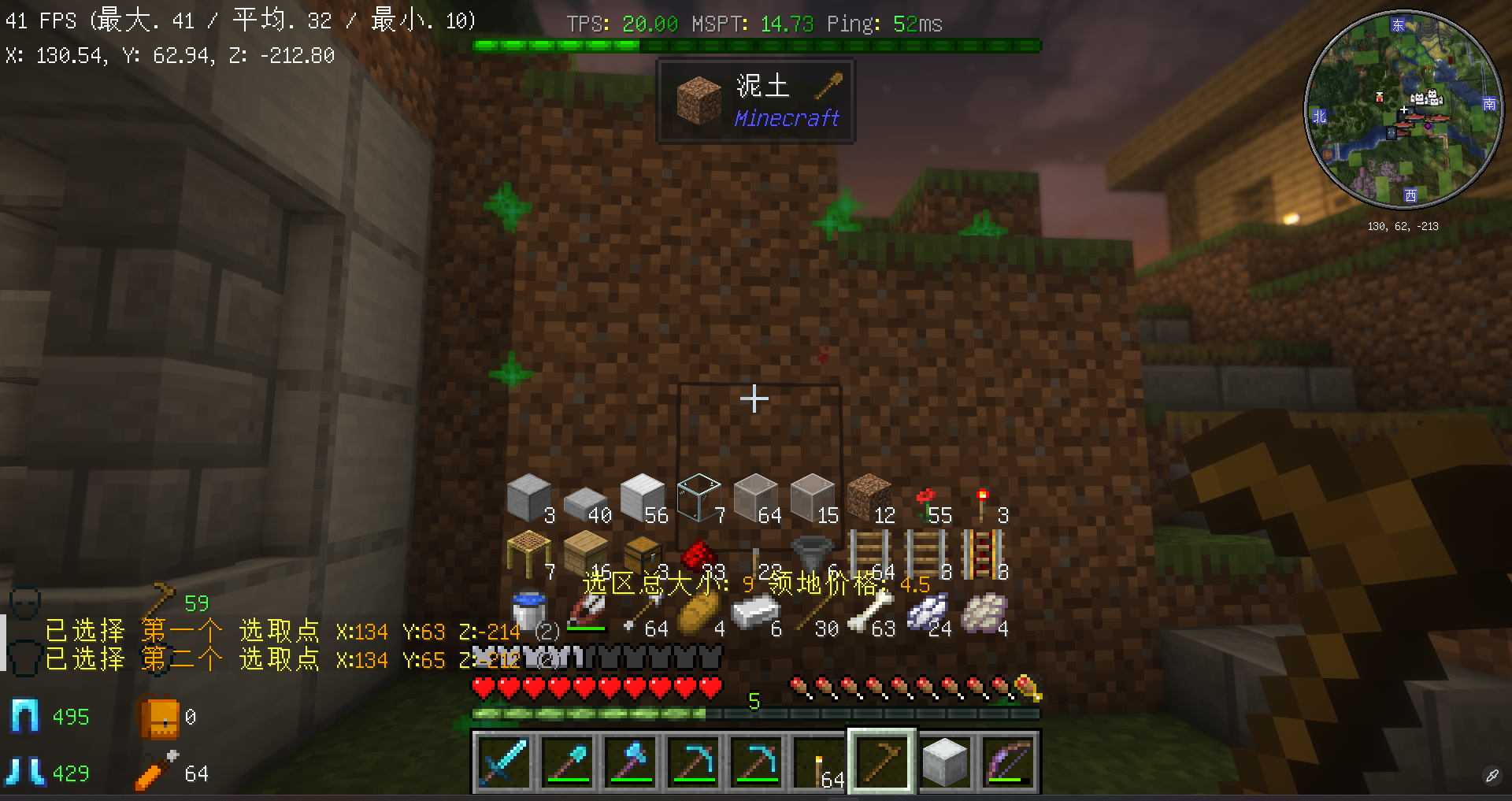Equip the enchanted bow from the hotbar

click(1010, 762)
